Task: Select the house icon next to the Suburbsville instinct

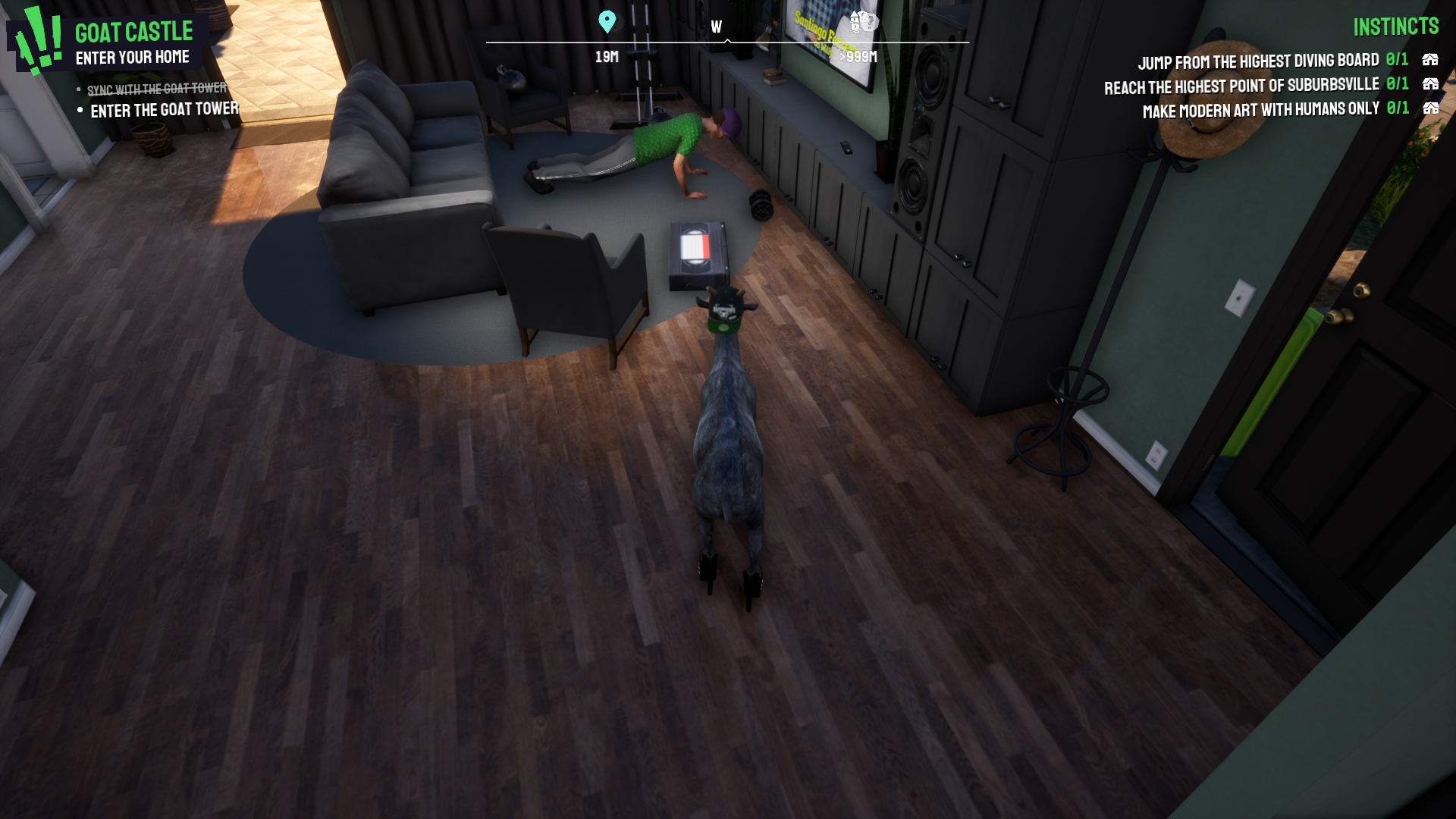Action: [1430, 85]
